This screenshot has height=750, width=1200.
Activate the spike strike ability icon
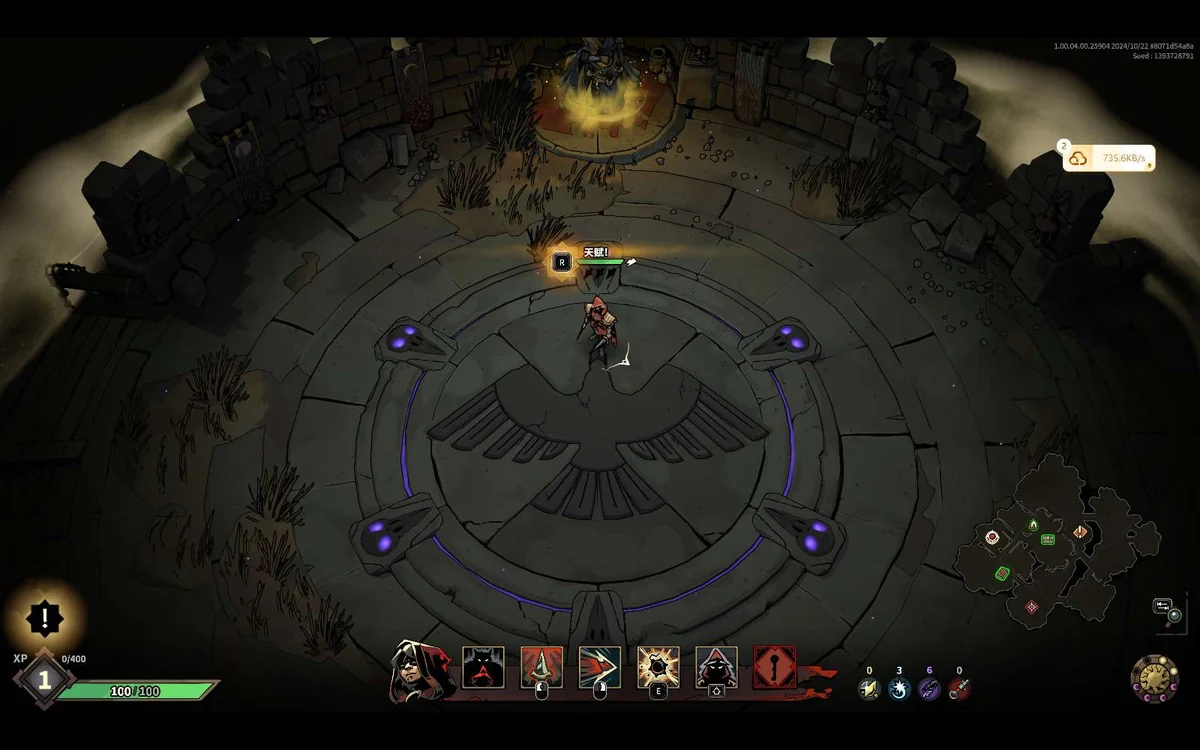541,667
